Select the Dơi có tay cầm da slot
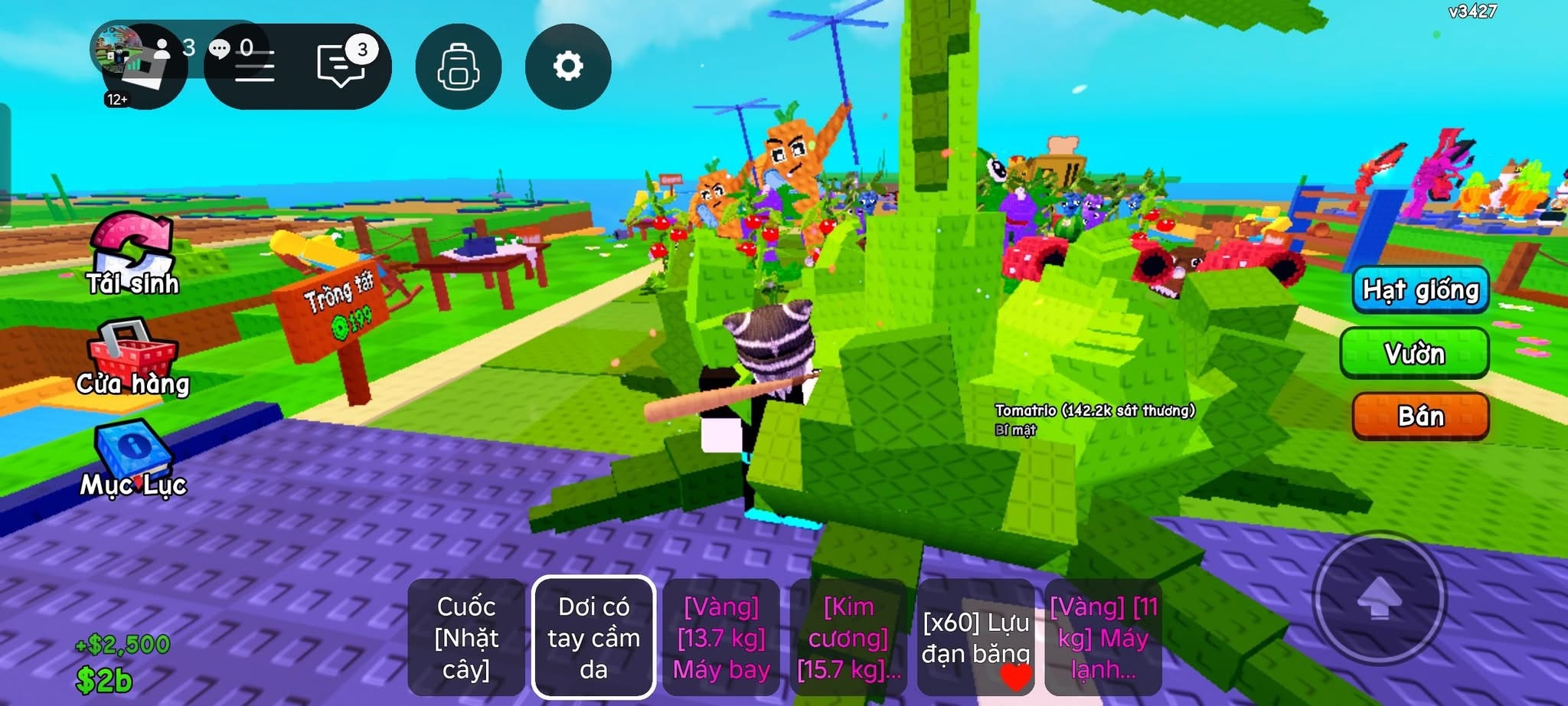Image resolution: width=1568 pixels, height=706 pixels. point(593,637)
